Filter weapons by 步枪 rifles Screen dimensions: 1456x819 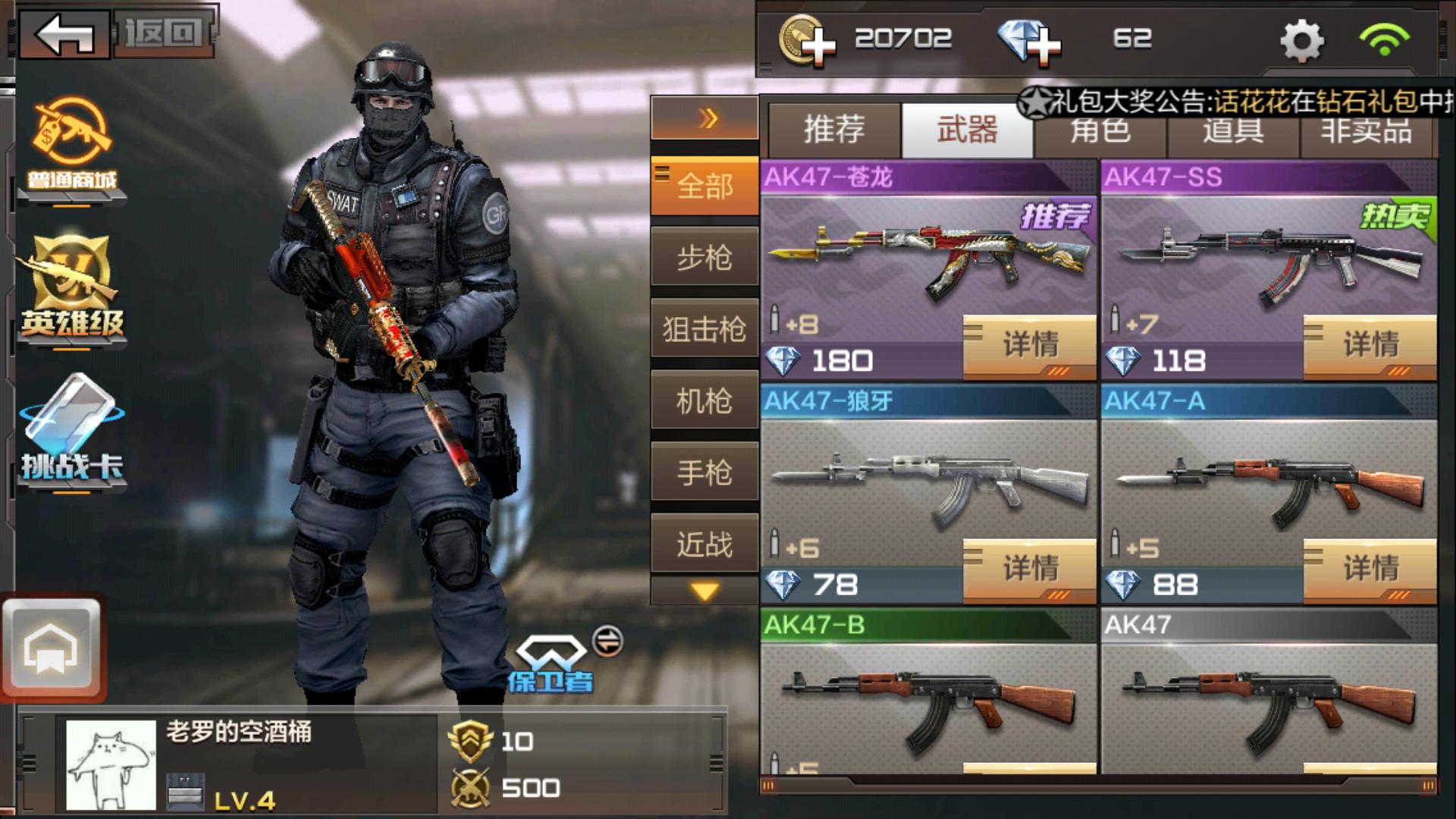pos(704,258)
